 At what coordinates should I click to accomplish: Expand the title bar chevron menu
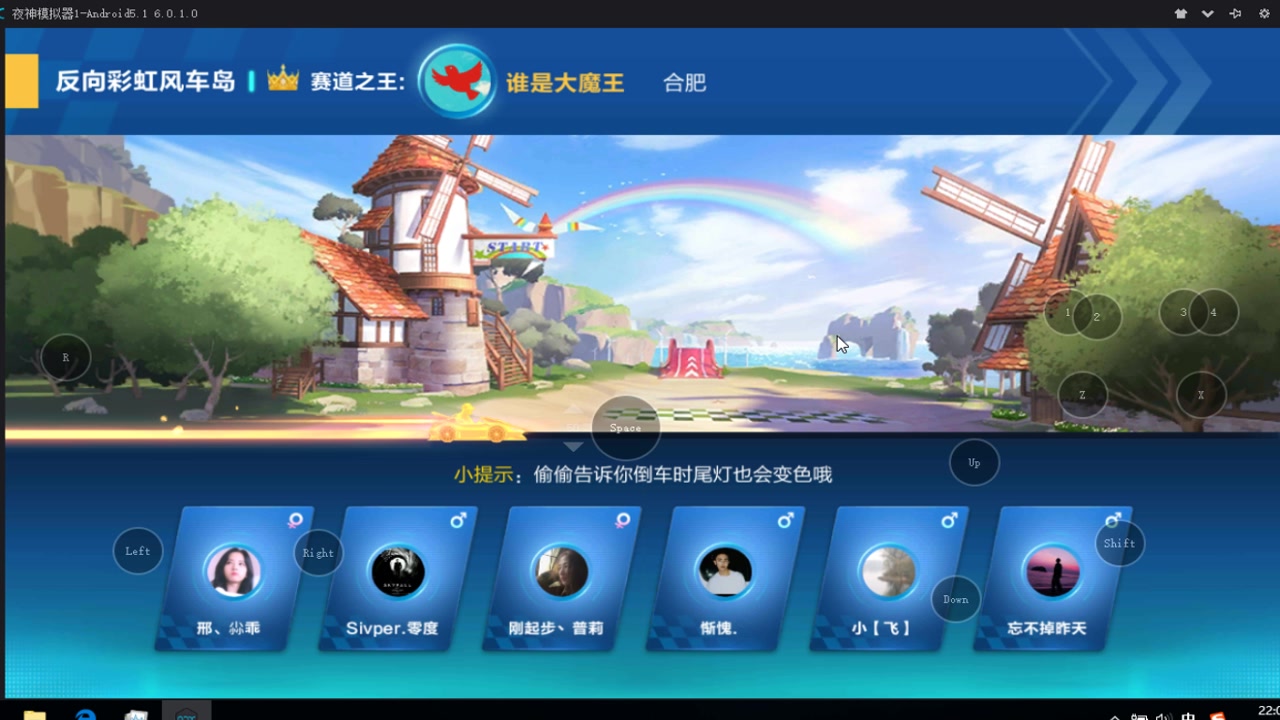1206,13
